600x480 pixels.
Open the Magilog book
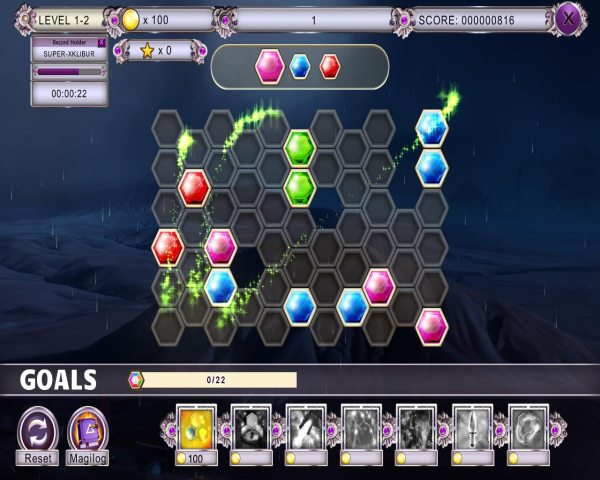point(88,434)
